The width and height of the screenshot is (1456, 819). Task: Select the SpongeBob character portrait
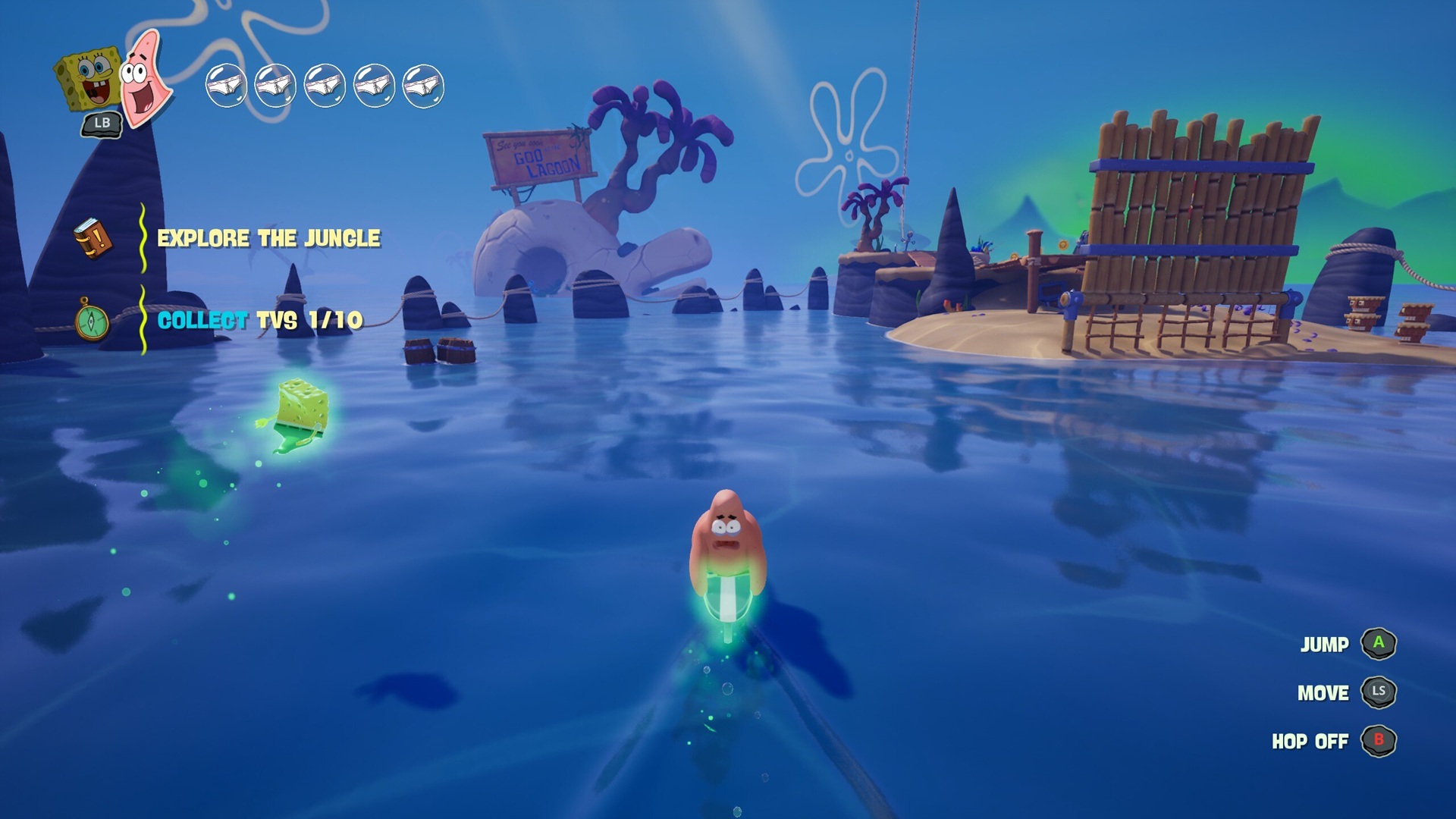[88, 79]
